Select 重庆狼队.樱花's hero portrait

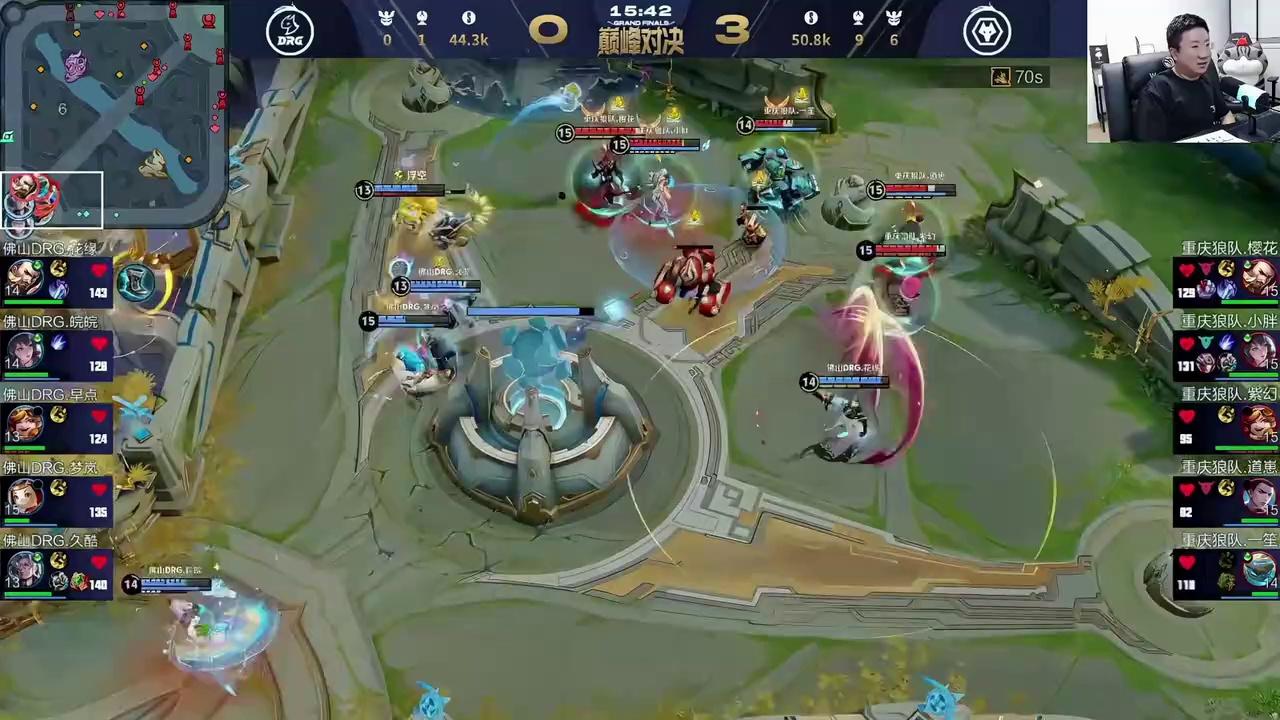(x=1258, y=278)
